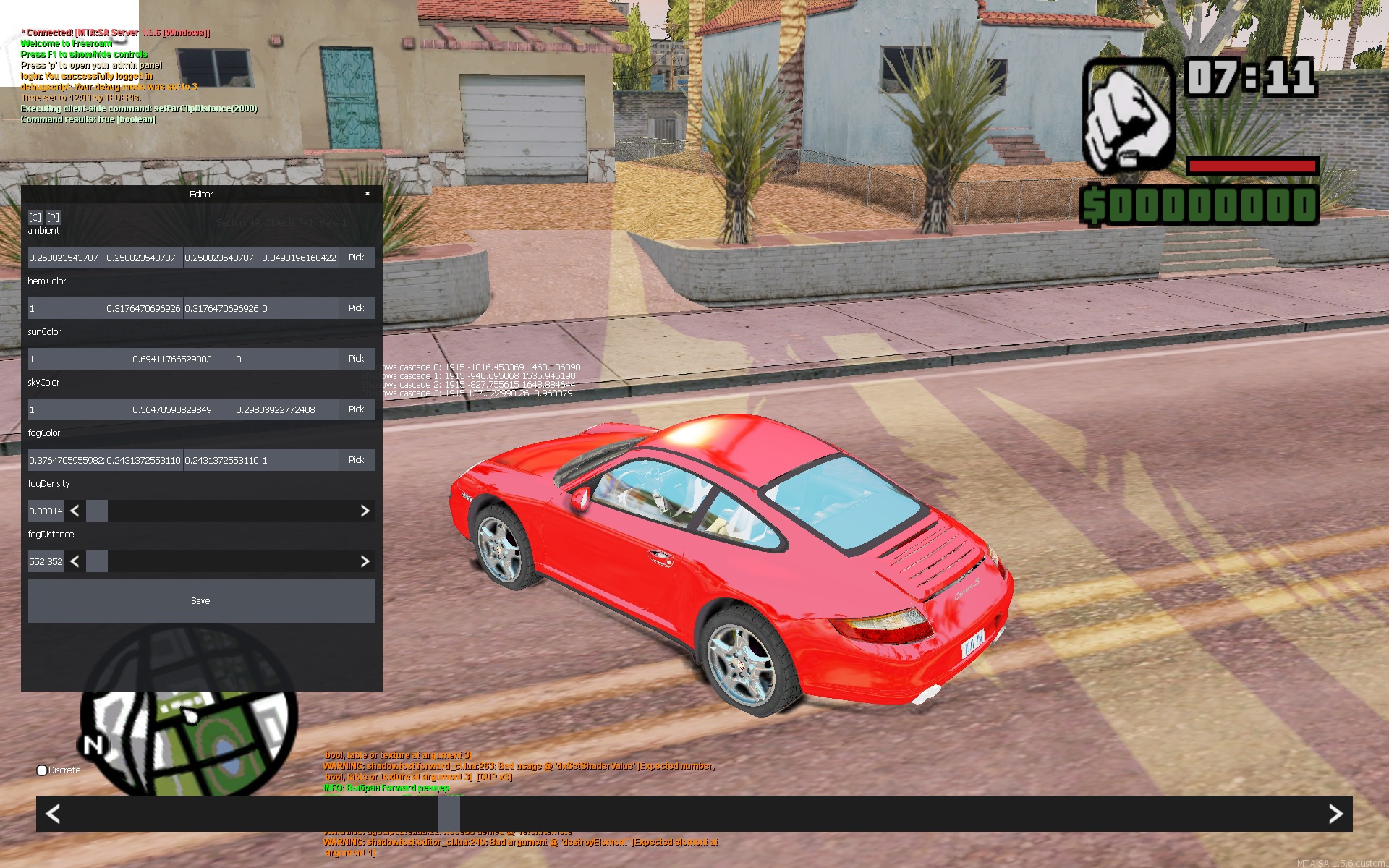Viewport: 1389px width, 868px height.
Task: Step the bottom time slider right
Action: [x=1335, y=814]
